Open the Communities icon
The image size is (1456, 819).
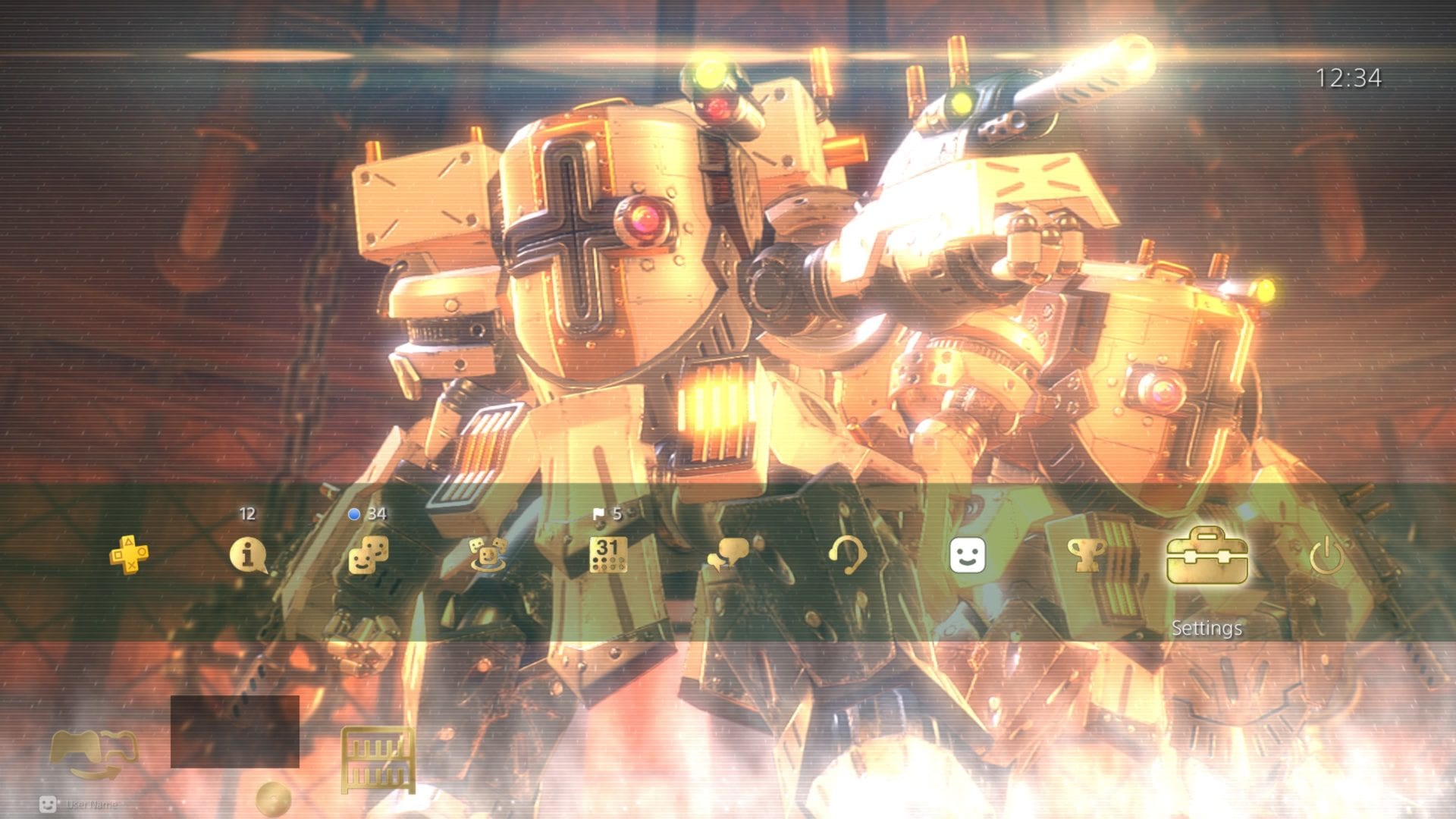pos(488,555)
